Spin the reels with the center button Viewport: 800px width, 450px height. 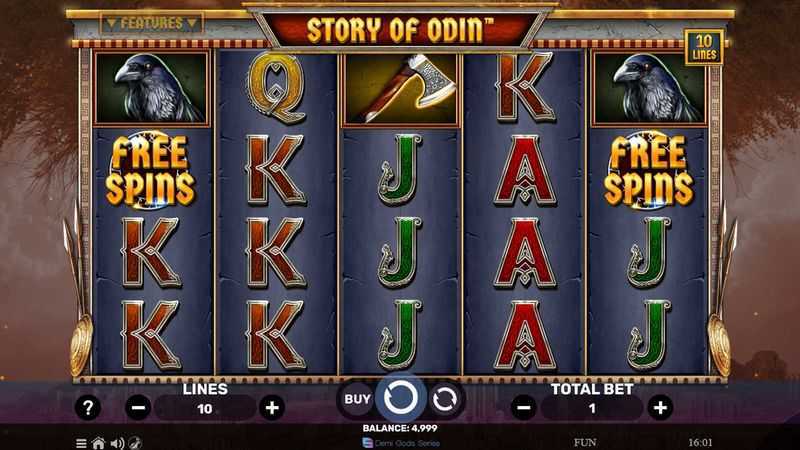tap(400, 398)
